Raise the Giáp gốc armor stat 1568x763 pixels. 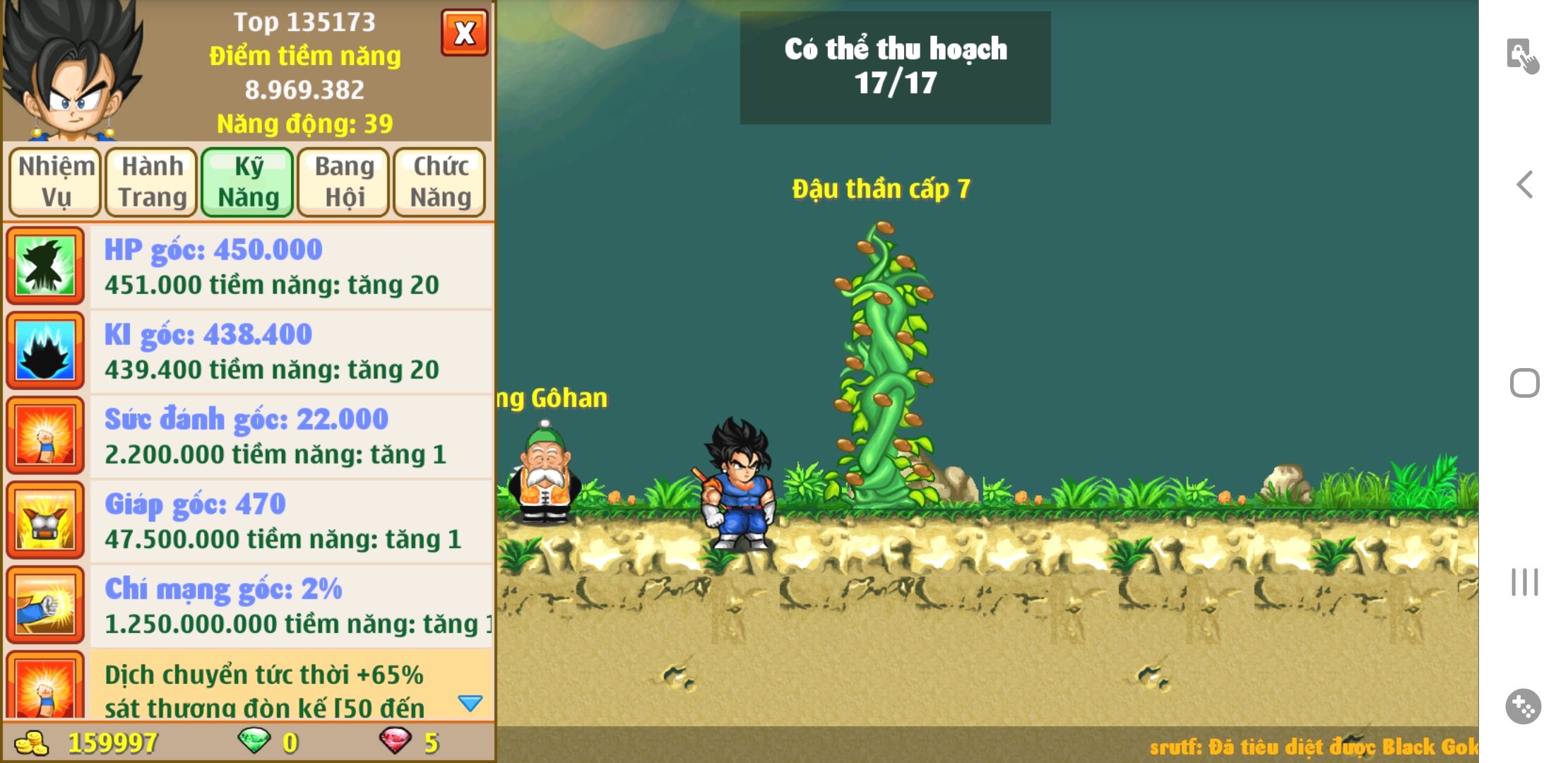click(290, 521)
